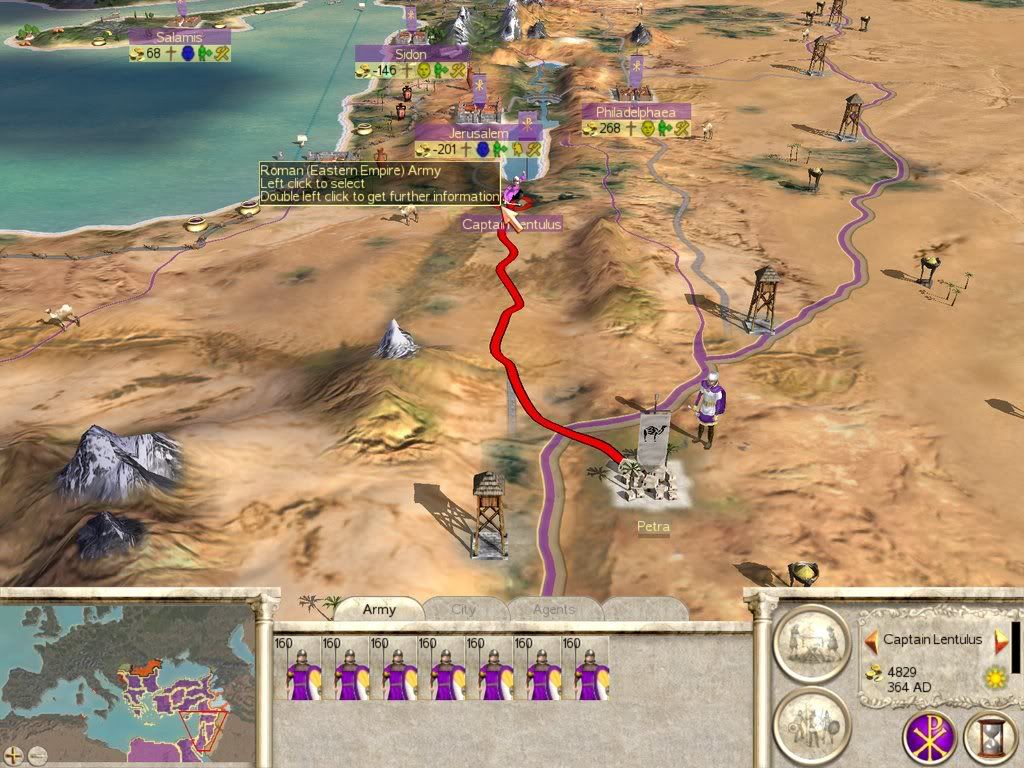1024x768 pixels.
Task: Select previous character with left arrow
Action: (871, 640)
